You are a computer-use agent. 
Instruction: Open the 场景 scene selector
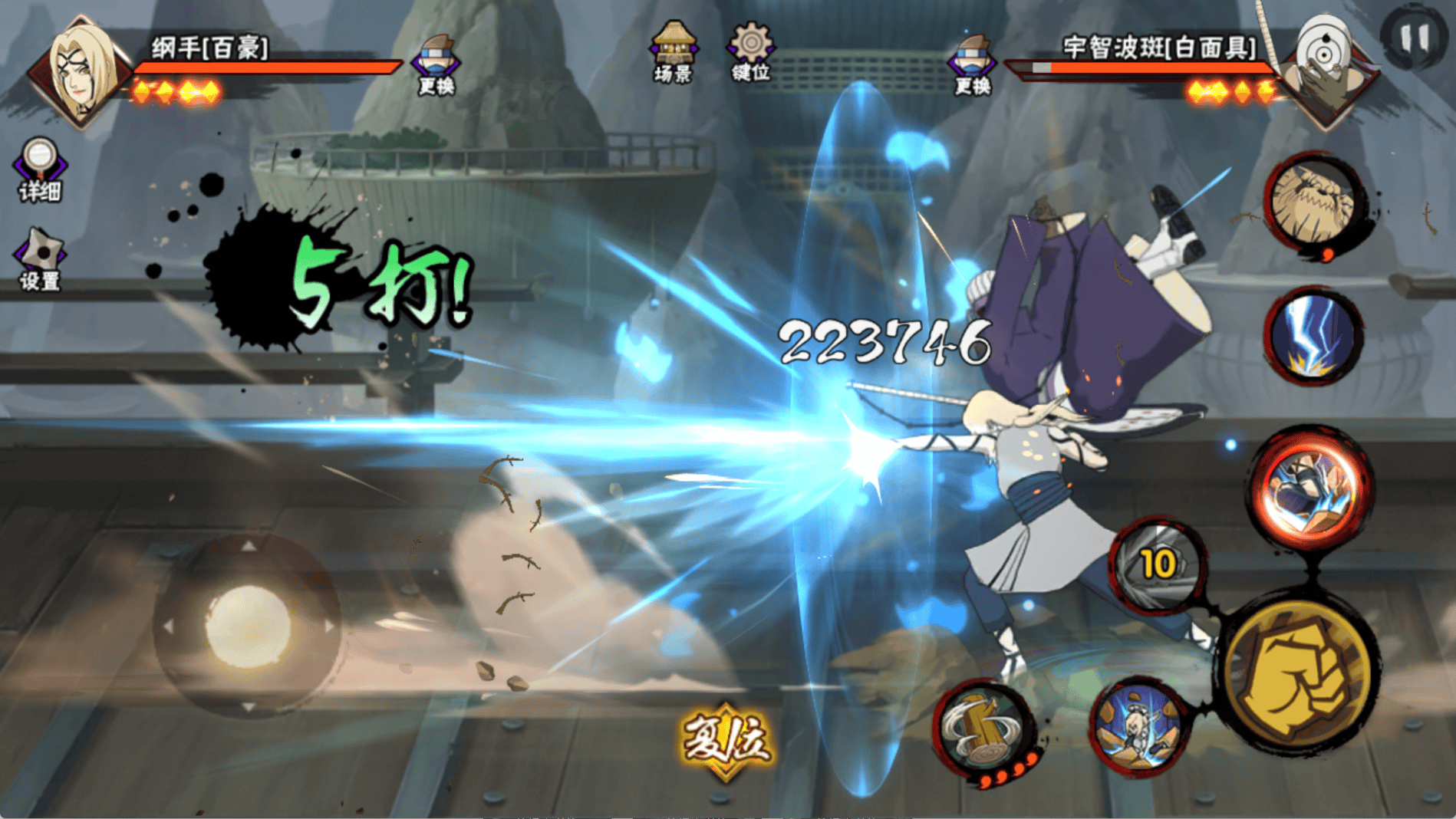(x=673, y=52)
